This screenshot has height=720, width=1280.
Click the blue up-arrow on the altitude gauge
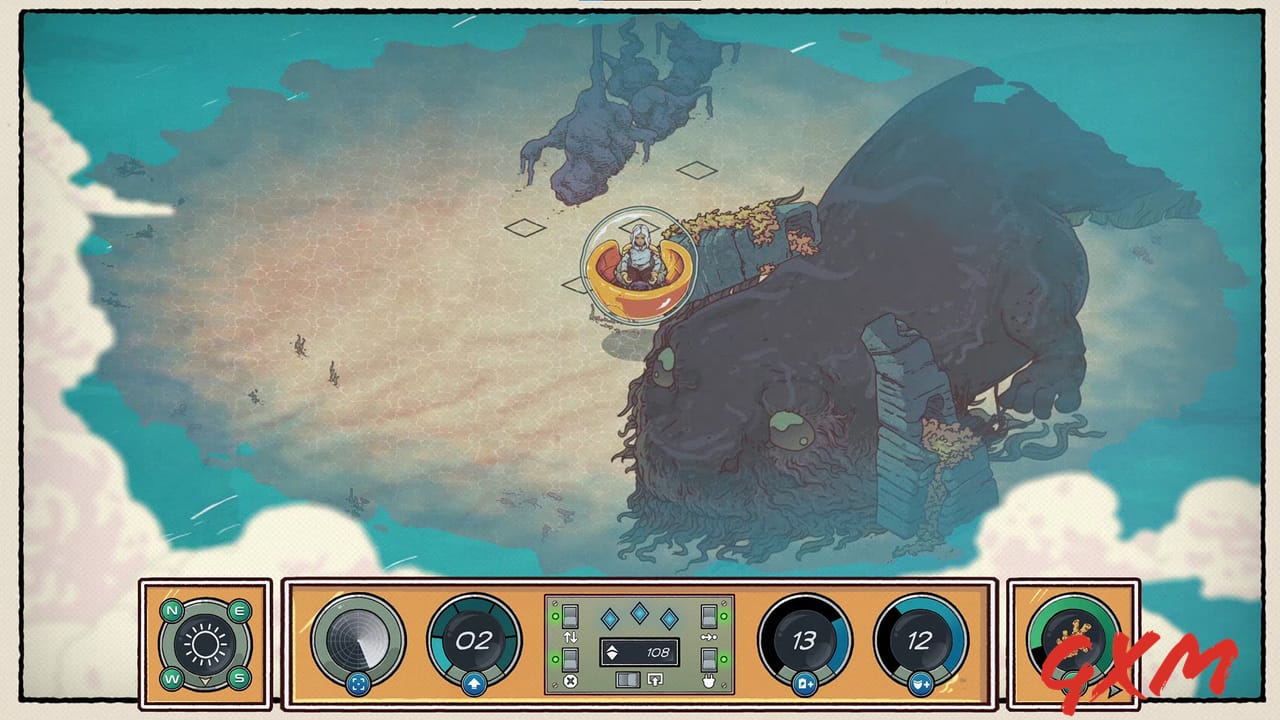[473, 683]
